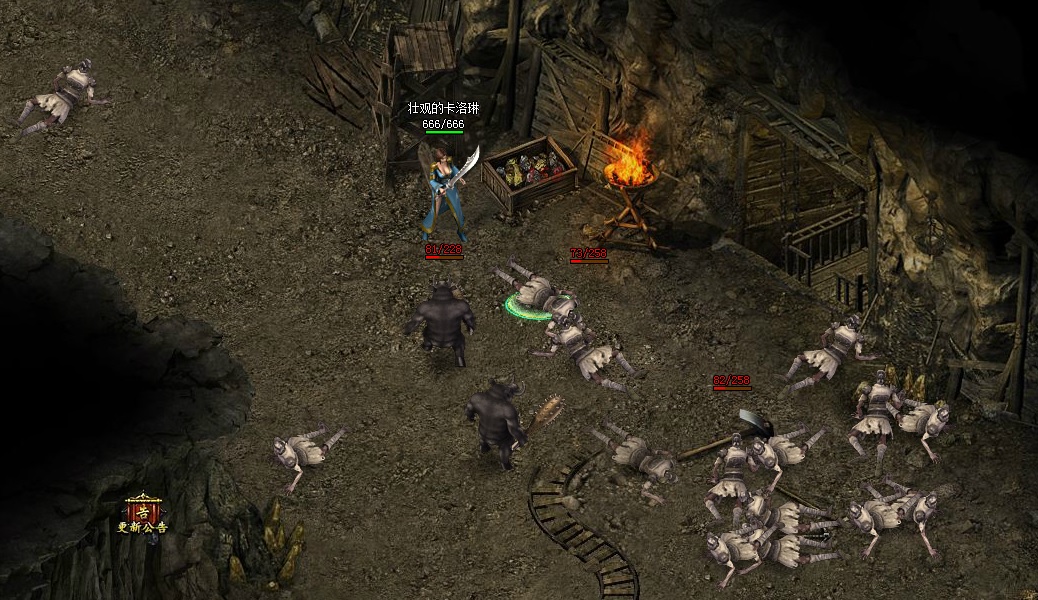Open the 更新公告 update notice icon
Screen dimensions: 1038x600
click(143, 512)
